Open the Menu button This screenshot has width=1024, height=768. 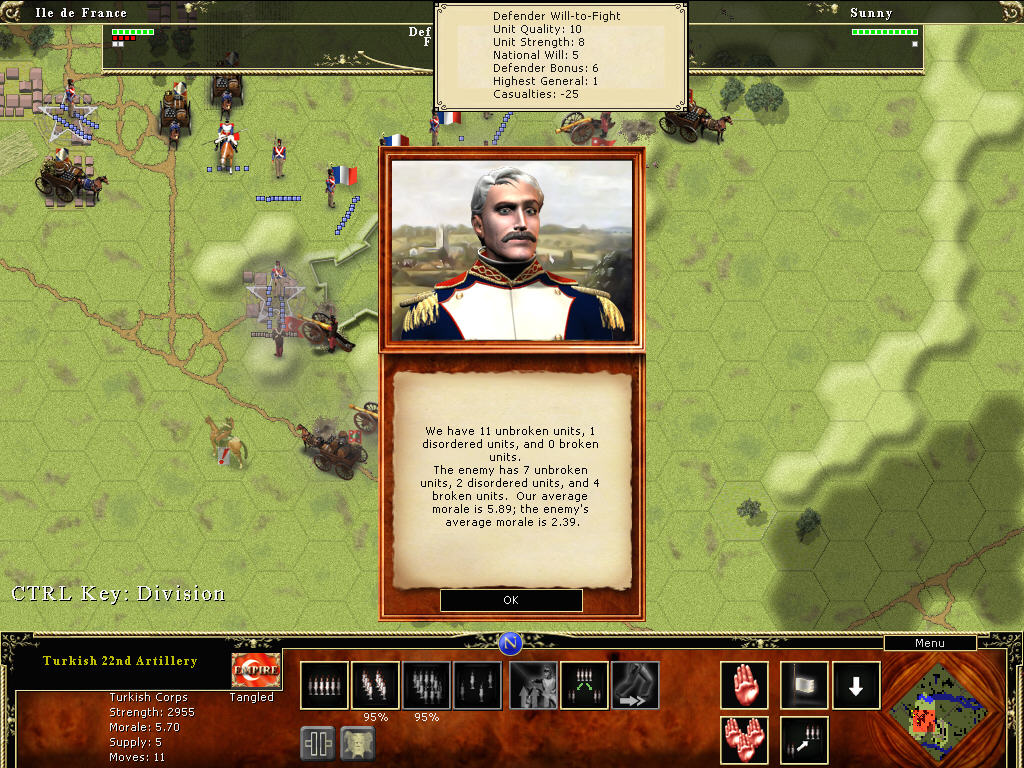[x=929, y=643]
